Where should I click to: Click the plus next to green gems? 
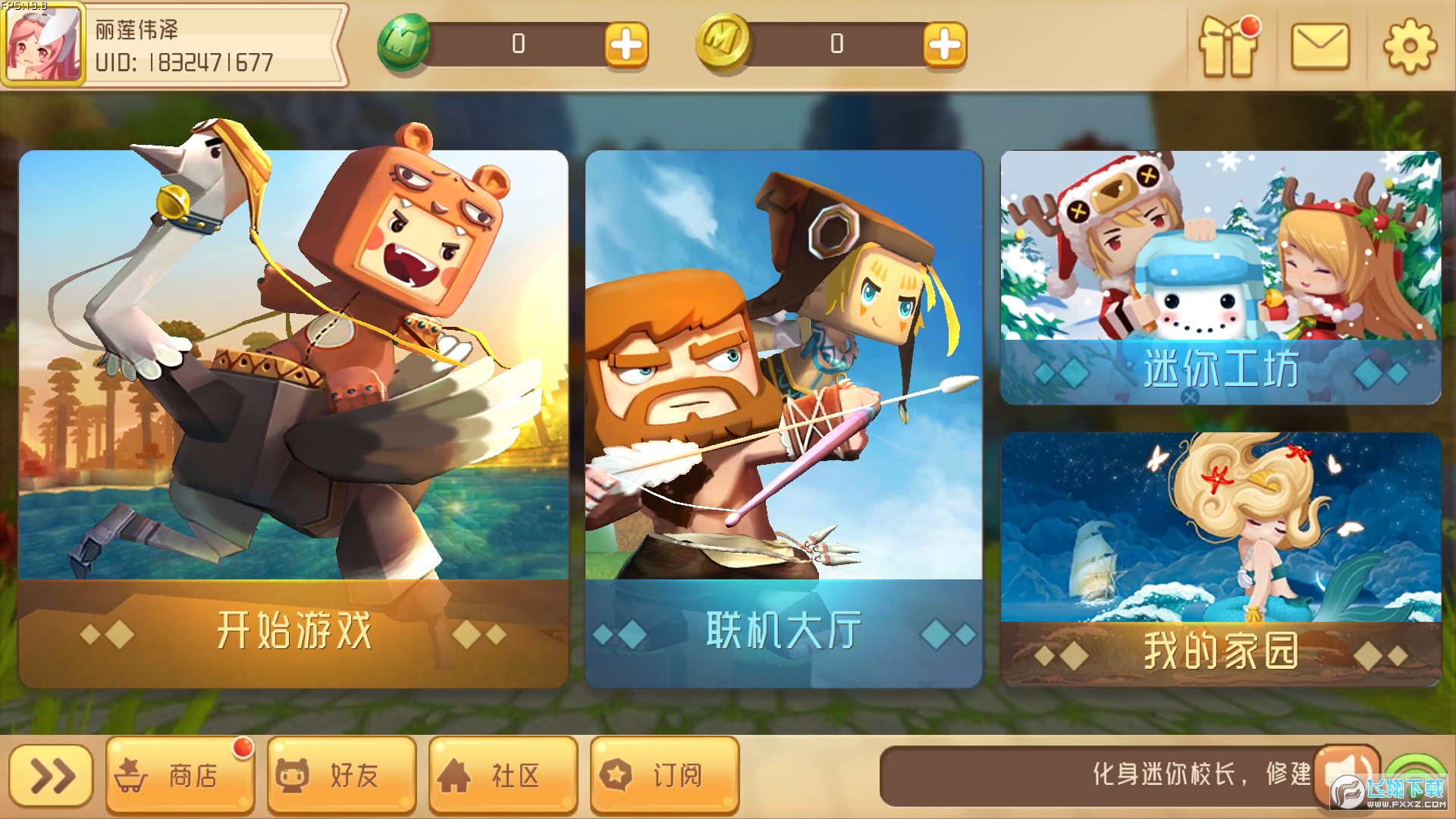tap(627, 42)
